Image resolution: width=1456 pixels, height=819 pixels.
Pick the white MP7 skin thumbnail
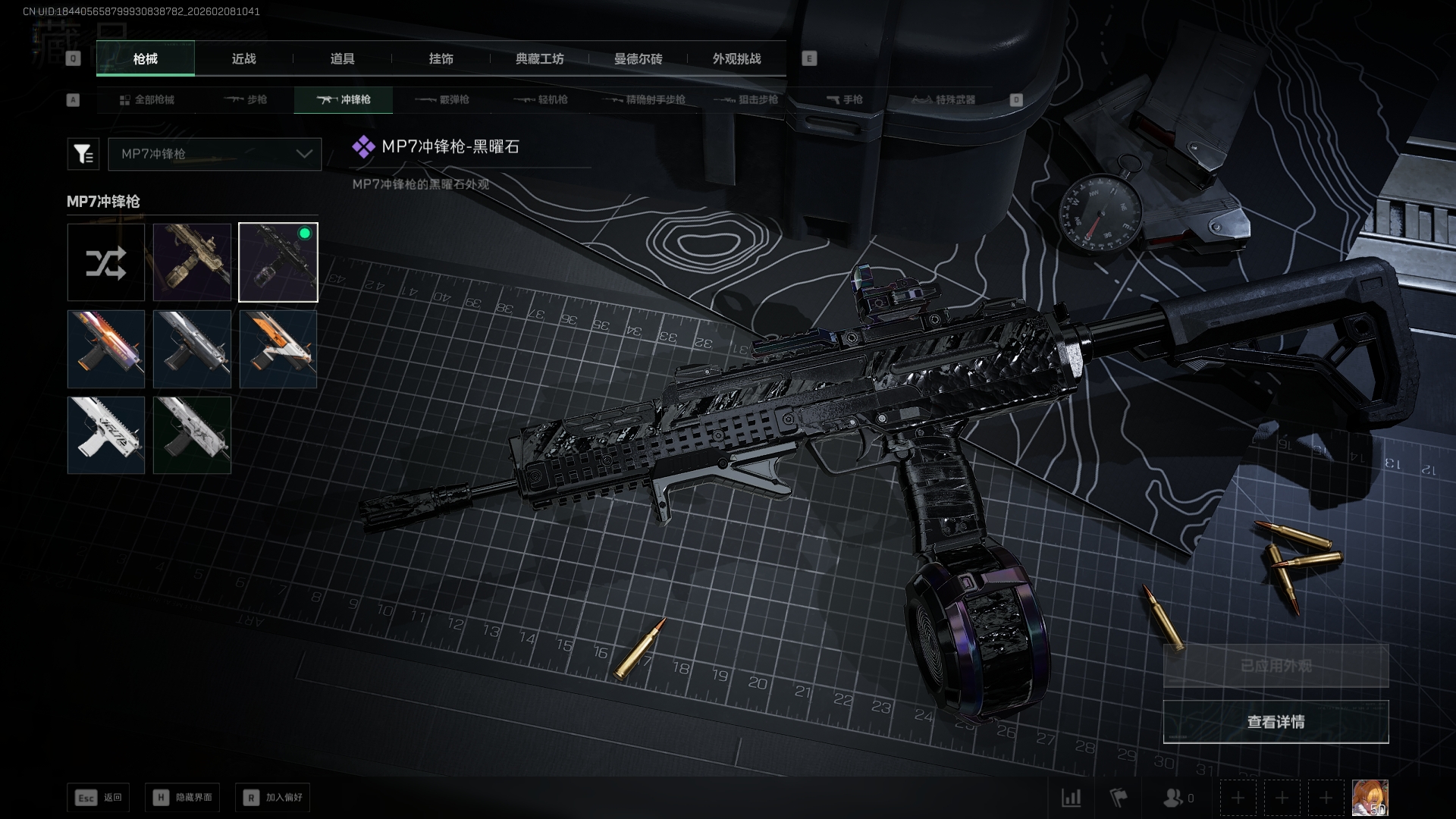coord(106,435)
